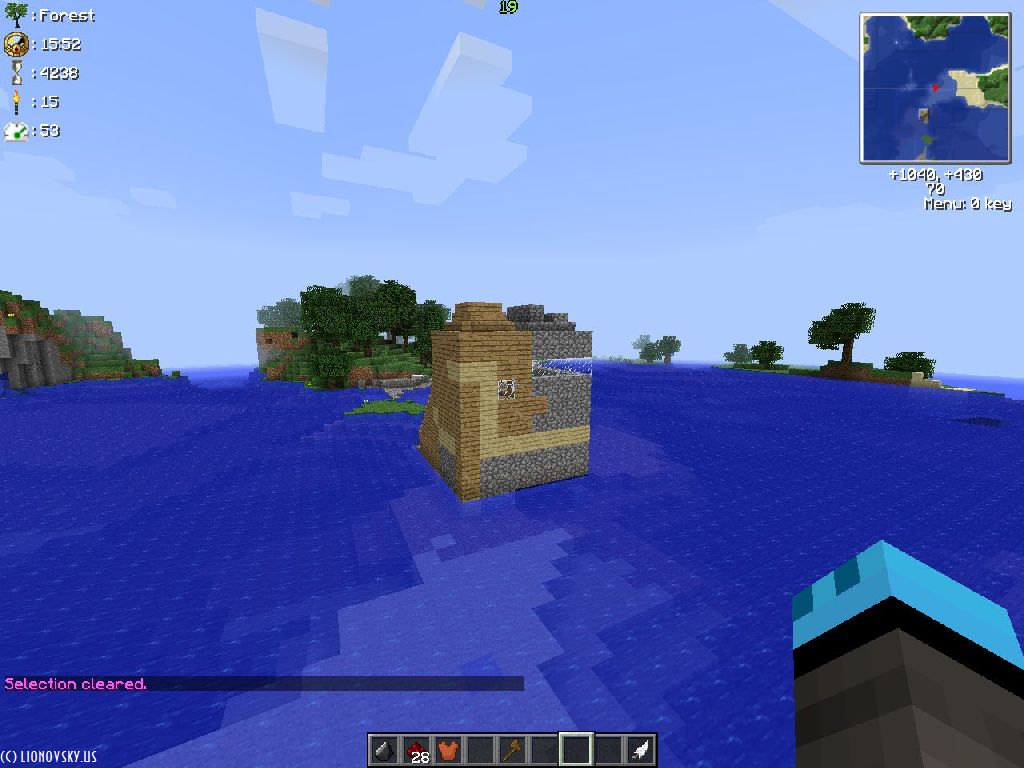Image resolution: width=1024 pixels, height=768 pixels.
Task: Click the clock icon showing 15:52
Action: tap(16, 44)
